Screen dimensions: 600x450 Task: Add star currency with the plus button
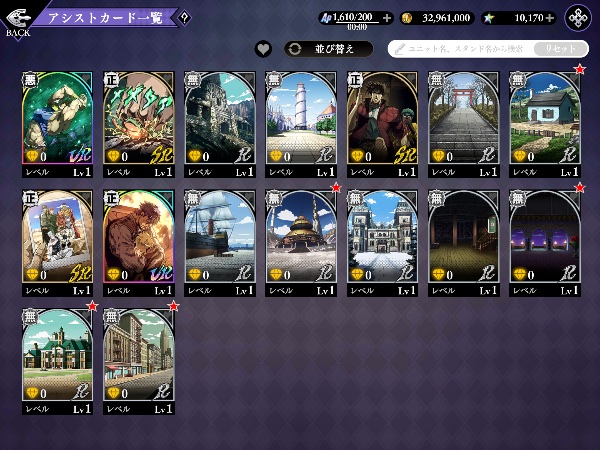coord(549,18)
